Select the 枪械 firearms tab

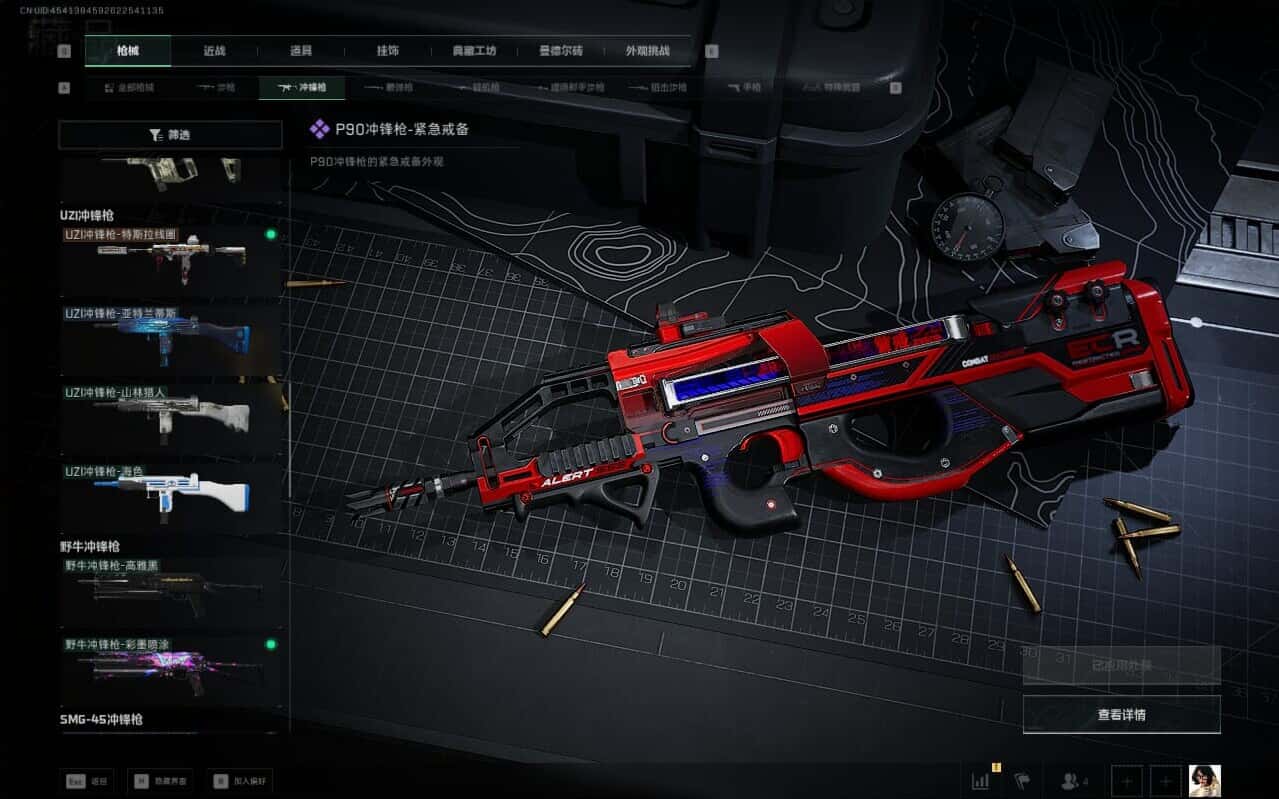tap(128, 51)
